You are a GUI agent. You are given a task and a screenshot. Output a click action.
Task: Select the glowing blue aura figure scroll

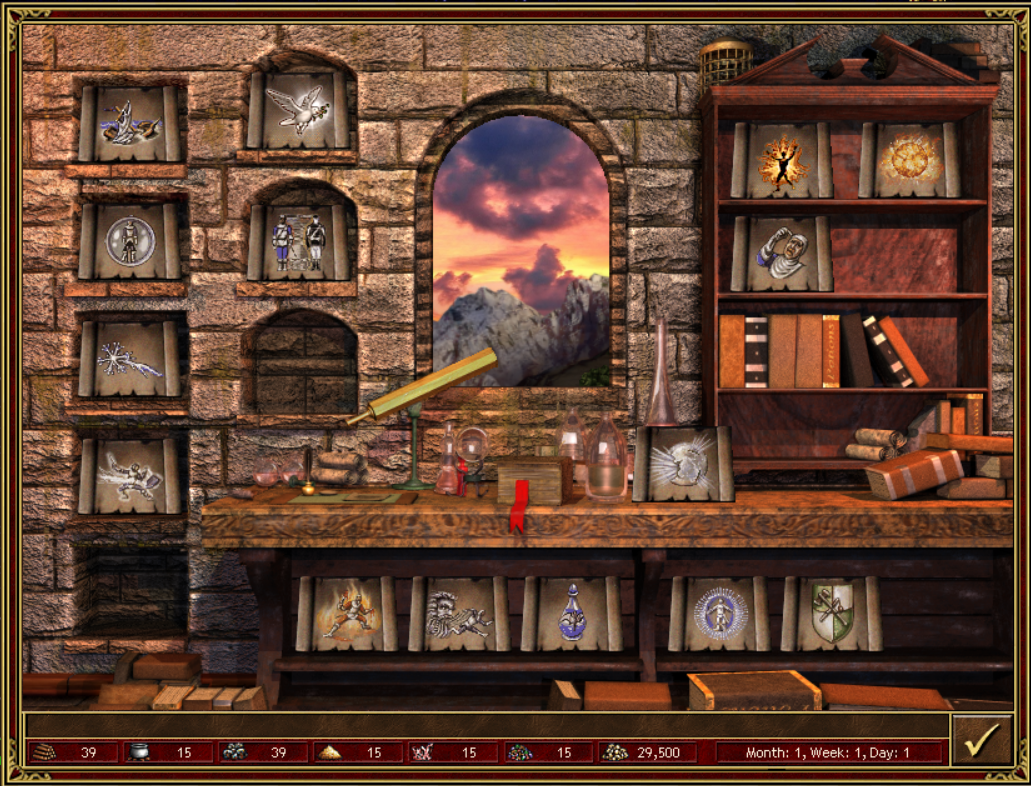(718, 613)
